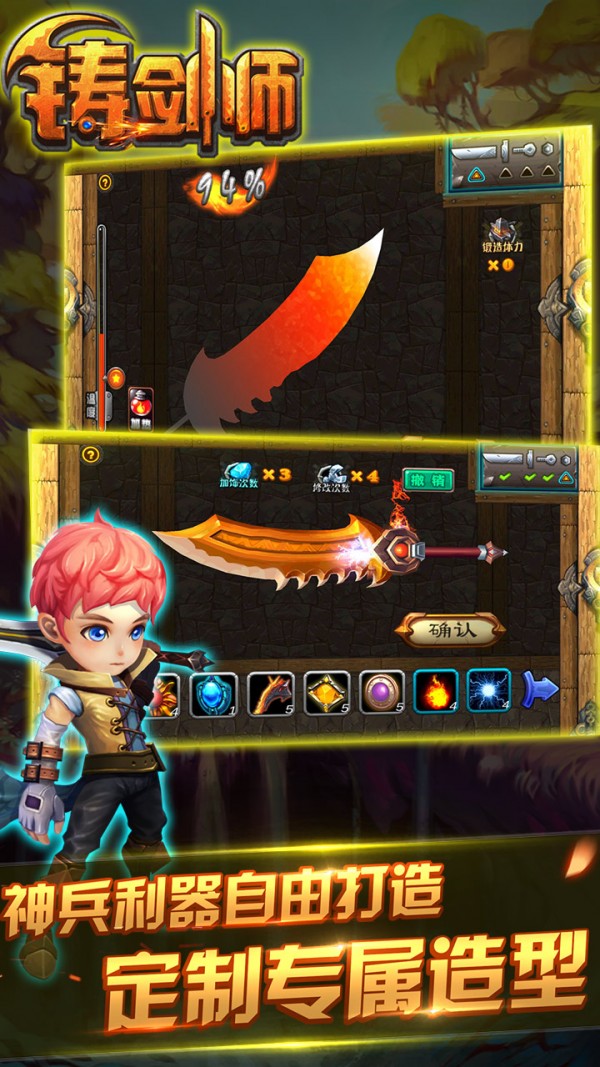600x1067 pixels.
Task: Select the blue orb shield slot
Action: click(214, 691)
